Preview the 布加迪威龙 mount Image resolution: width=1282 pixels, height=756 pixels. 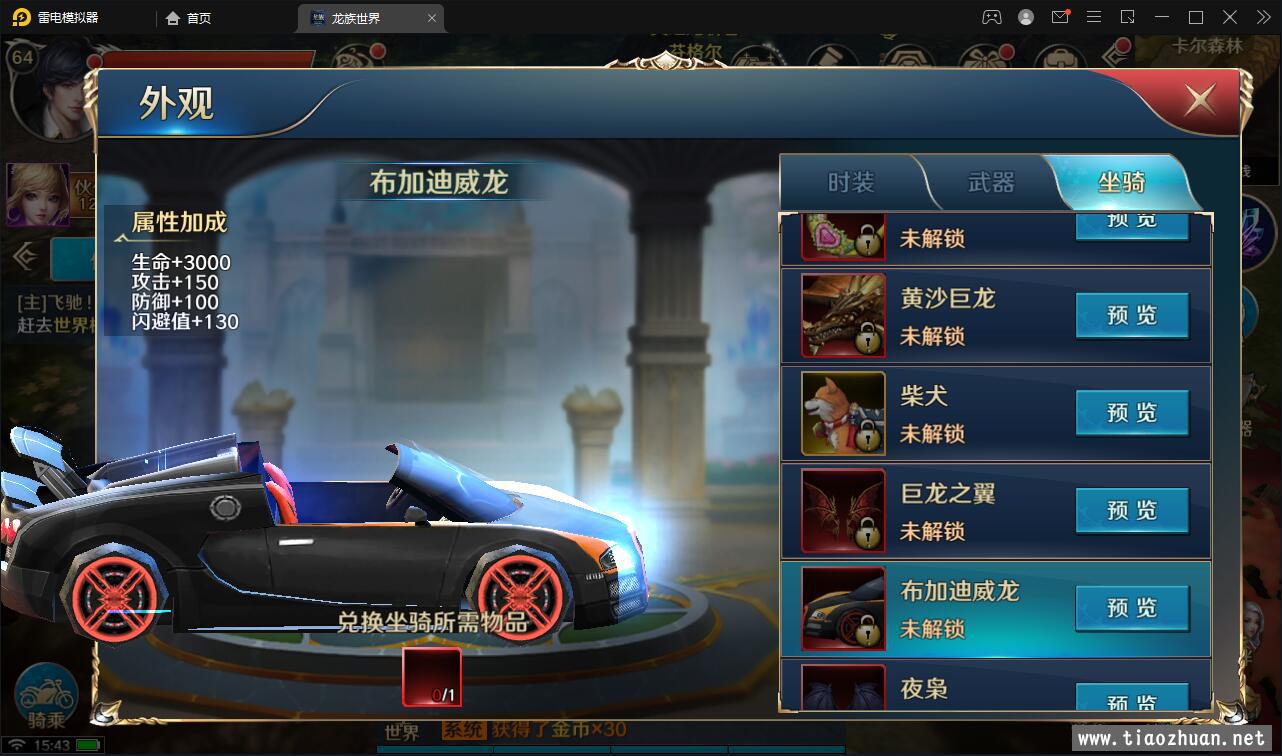coord(1131,608)
